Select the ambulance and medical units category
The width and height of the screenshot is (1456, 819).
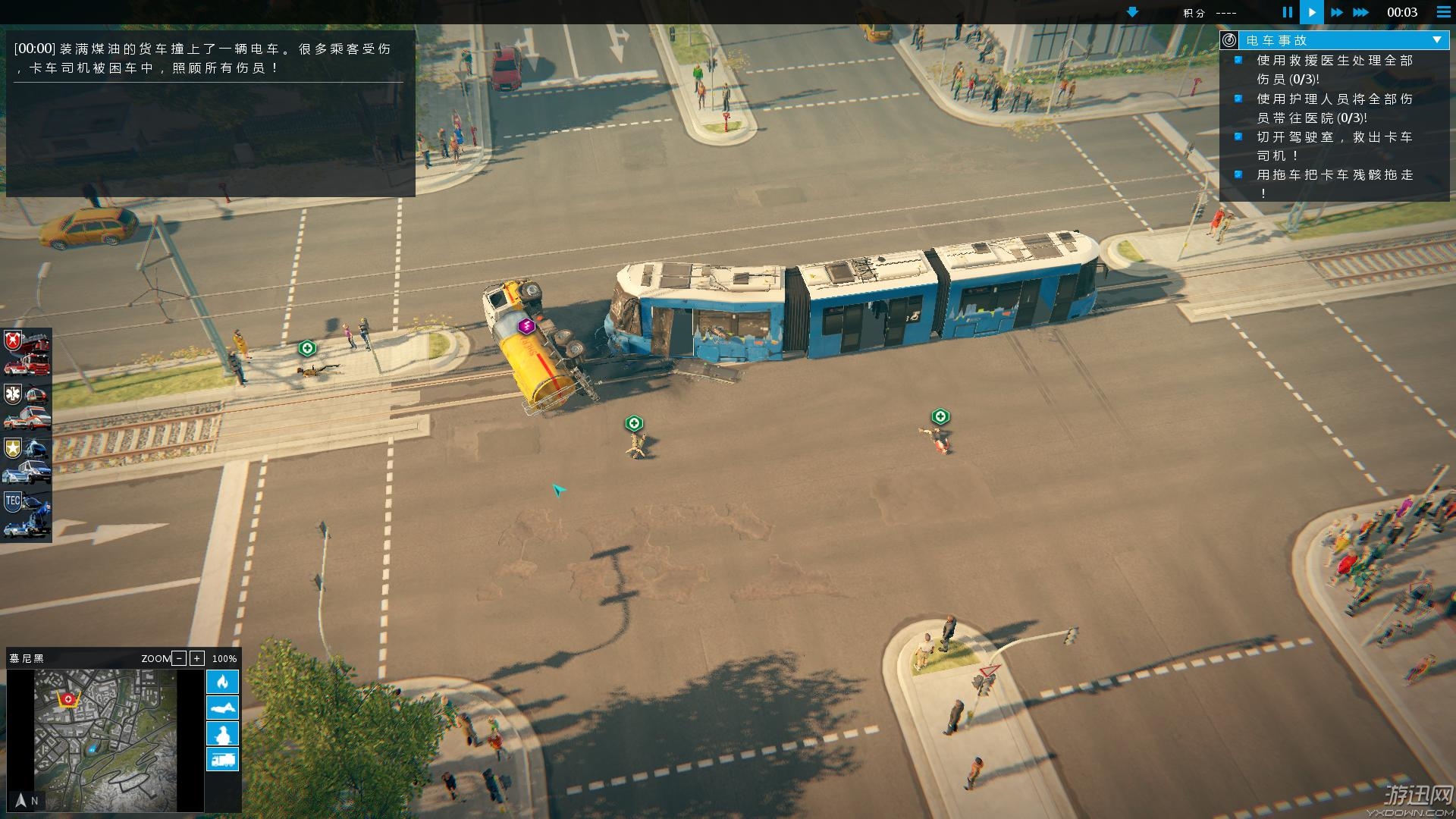click(x=27, y=406)
